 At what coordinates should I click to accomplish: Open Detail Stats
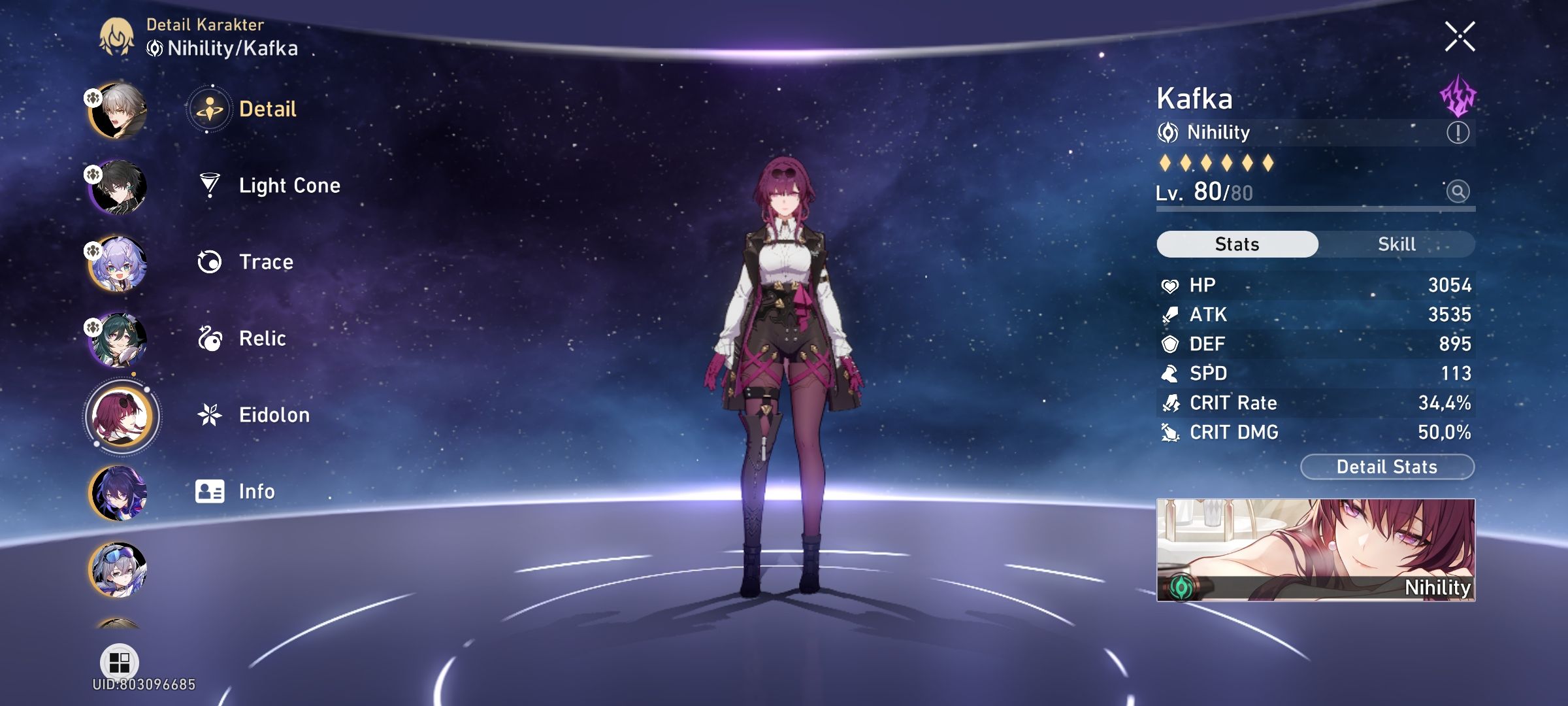[x=1386, y=467]
